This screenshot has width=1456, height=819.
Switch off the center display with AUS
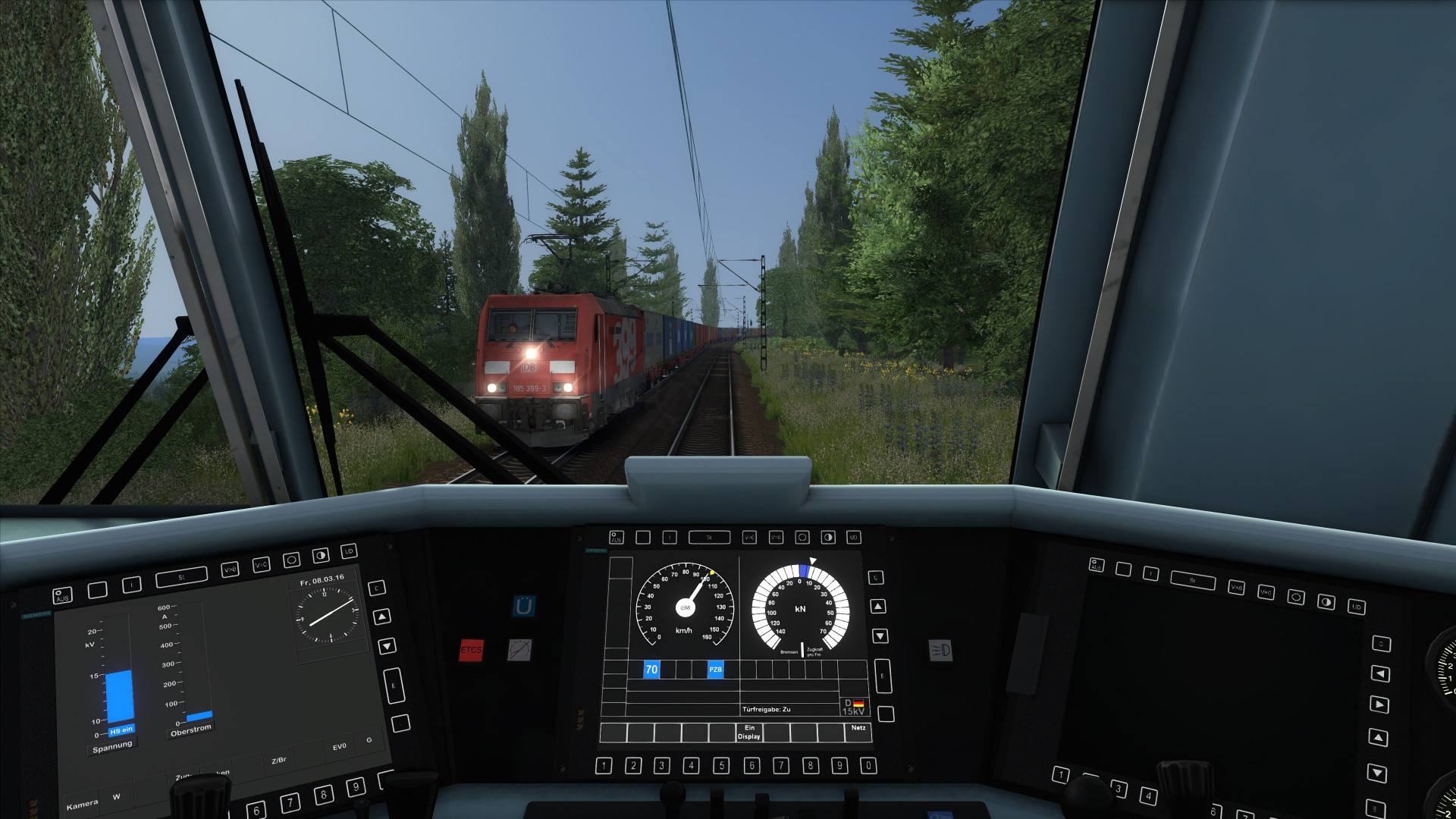617,538
